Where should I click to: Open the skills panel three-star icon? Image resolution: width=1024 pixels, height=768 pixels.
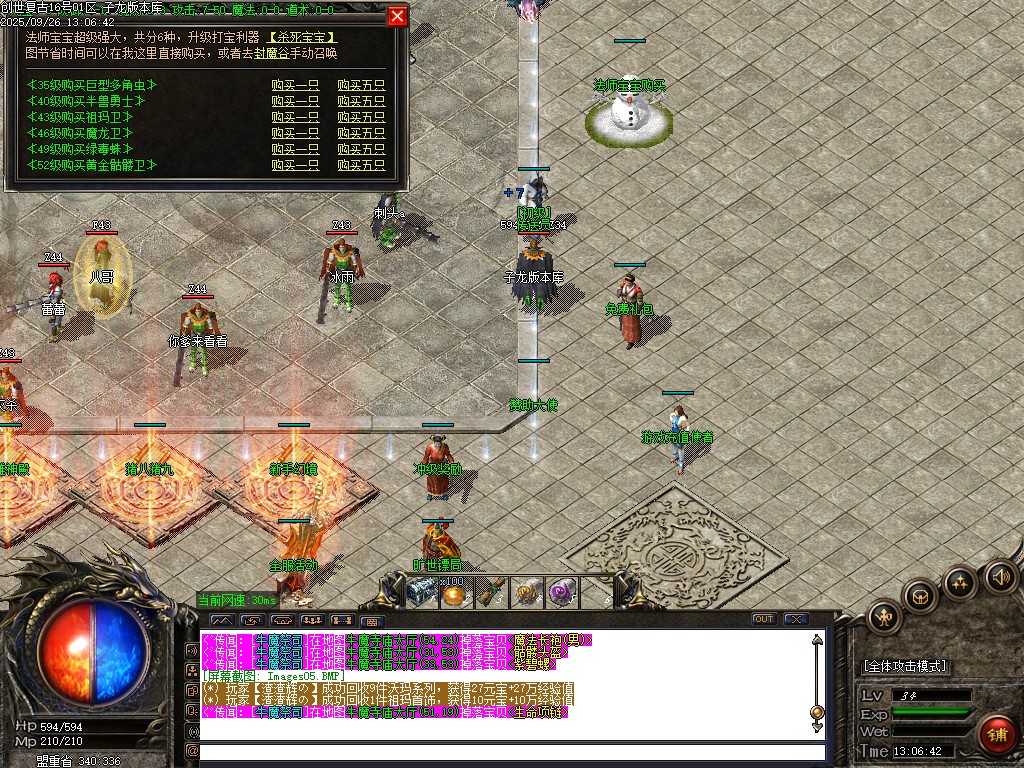[x=960, y=582]
